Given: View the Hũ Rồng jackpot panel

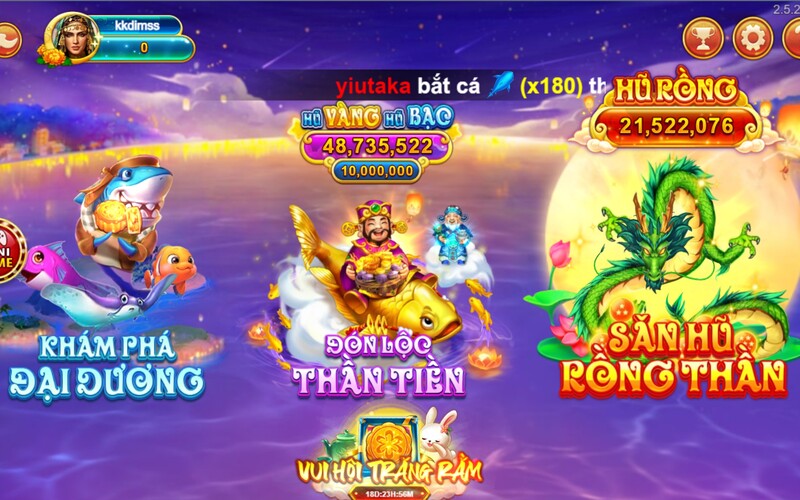Looking at the screenshot, I should pos(675,112).
